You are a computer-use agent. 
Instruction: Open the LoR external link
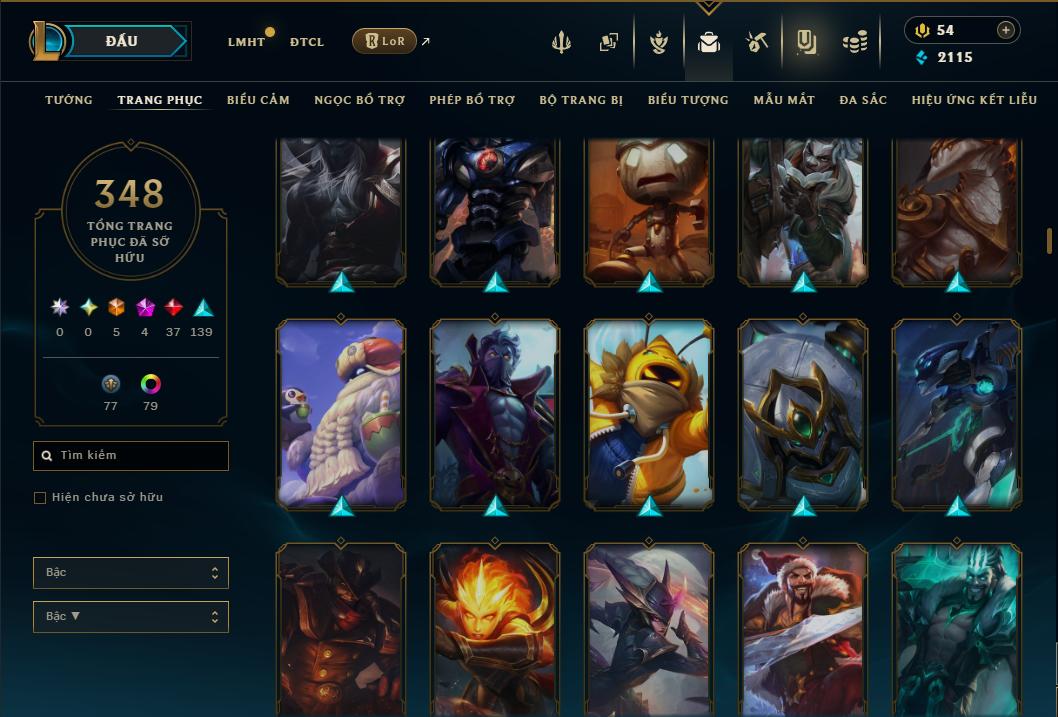[384, 41]
